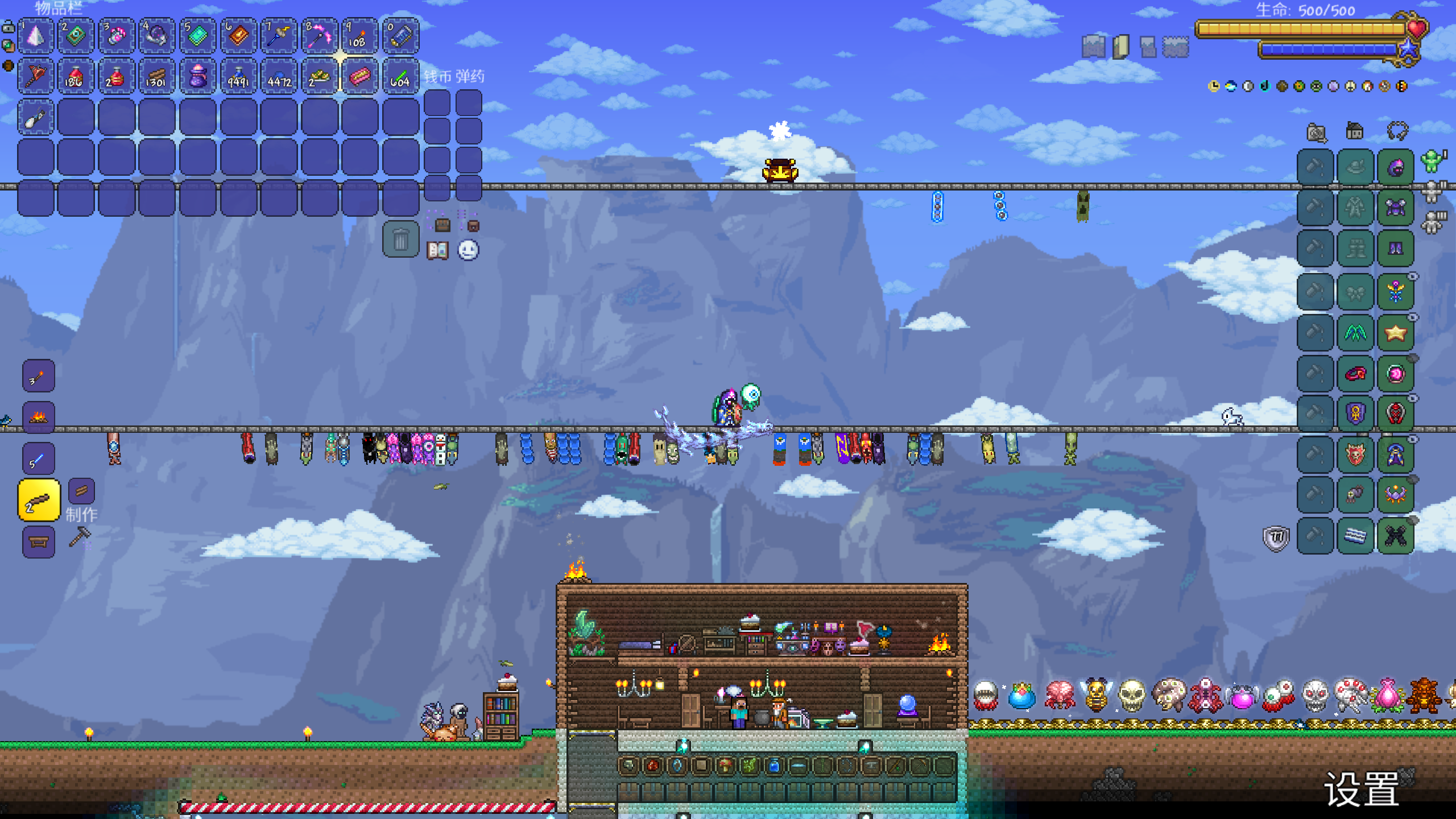
Task: Open the bestiary book icon
Action: [x=437, y=250]
